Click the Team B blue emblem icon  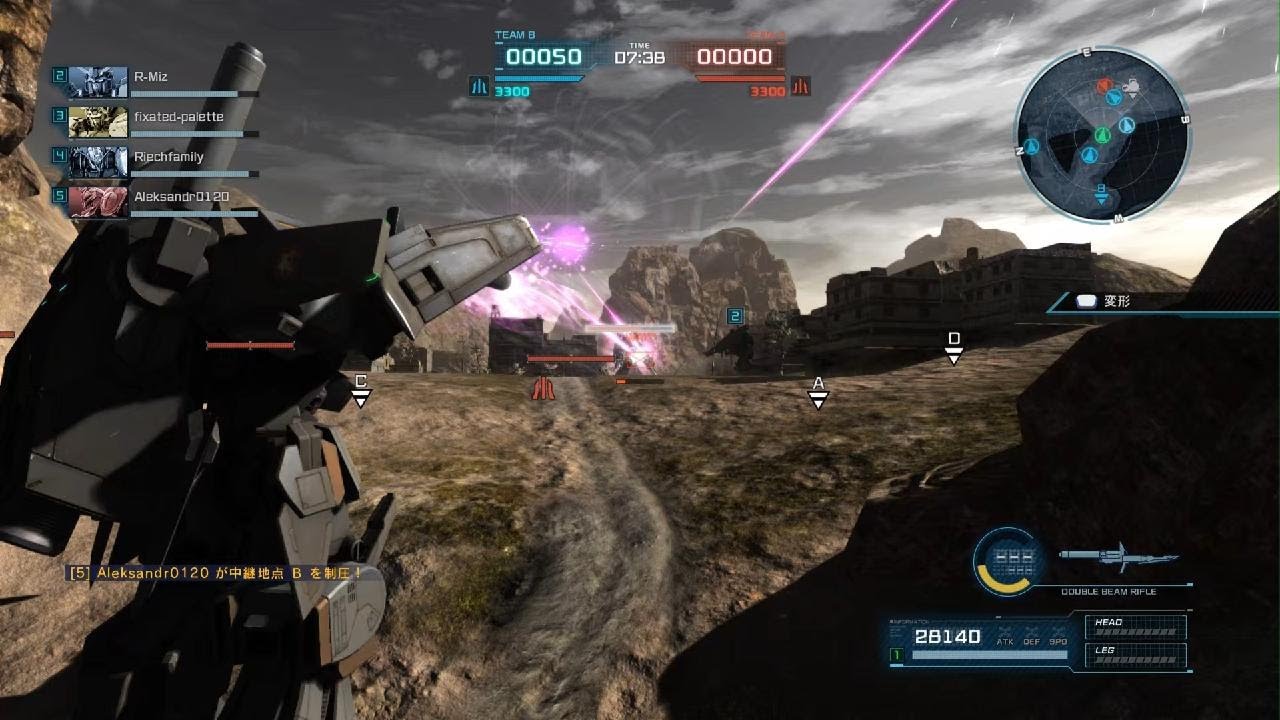coord(479,88)
